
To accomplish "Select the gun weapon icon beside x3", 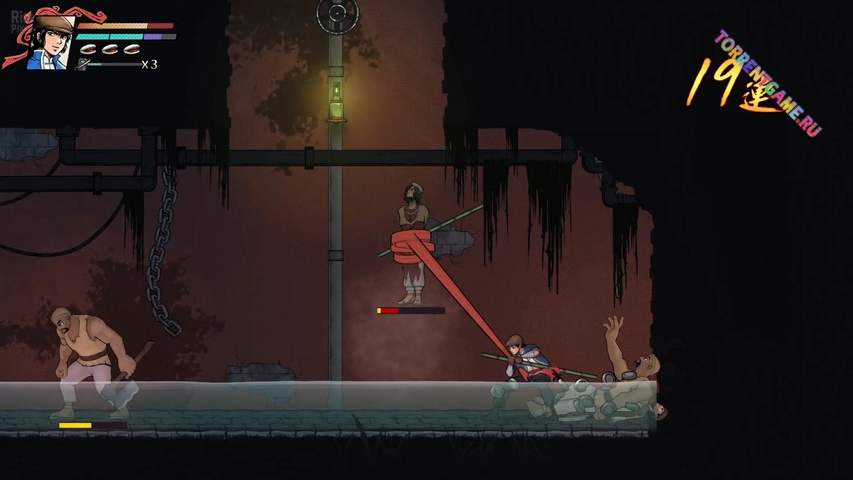I will [84, 65].
